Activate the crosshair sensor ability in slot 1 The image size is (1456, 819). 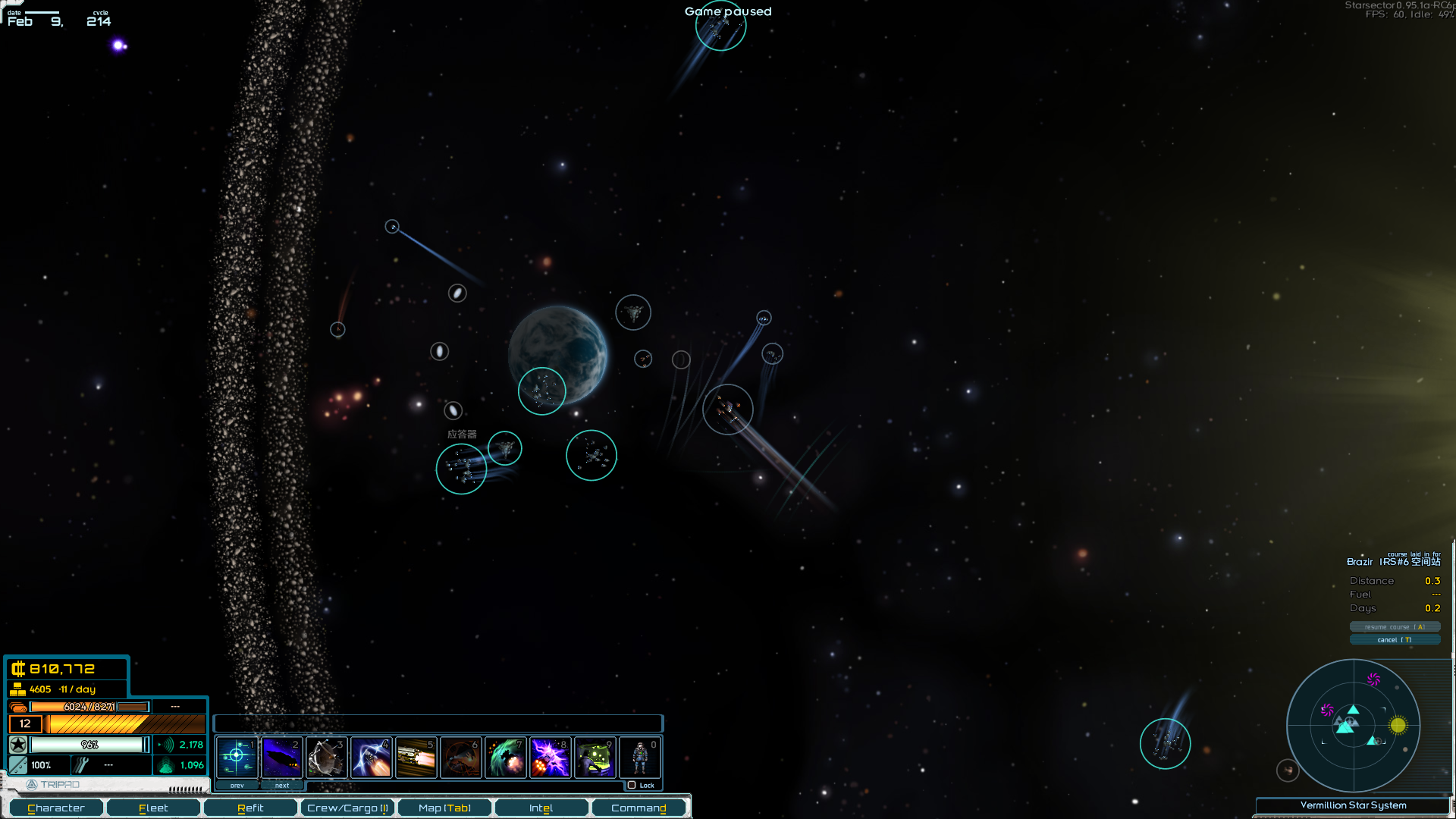click(x=237, y=757)
